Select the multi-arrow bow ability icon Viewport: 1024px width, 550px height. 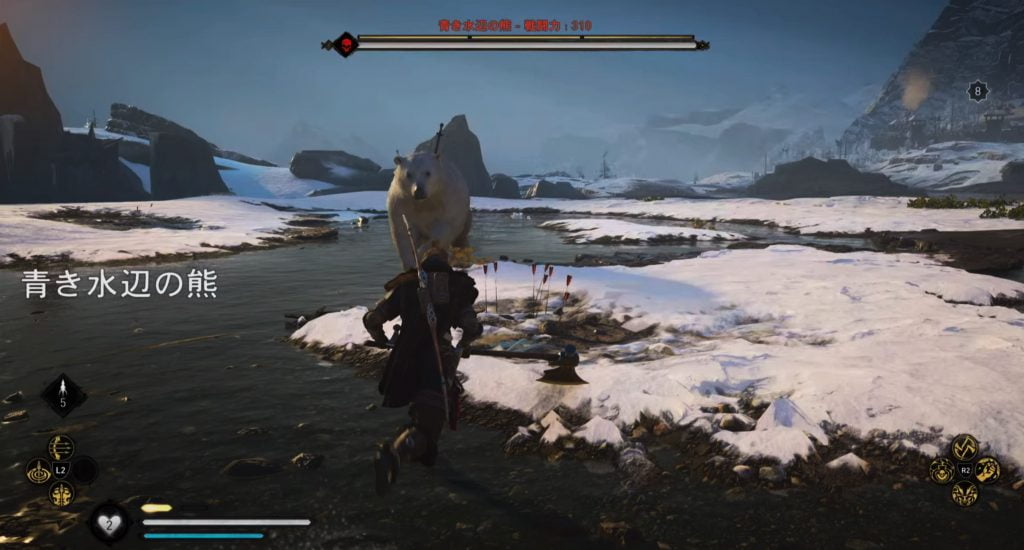(61, 447)
